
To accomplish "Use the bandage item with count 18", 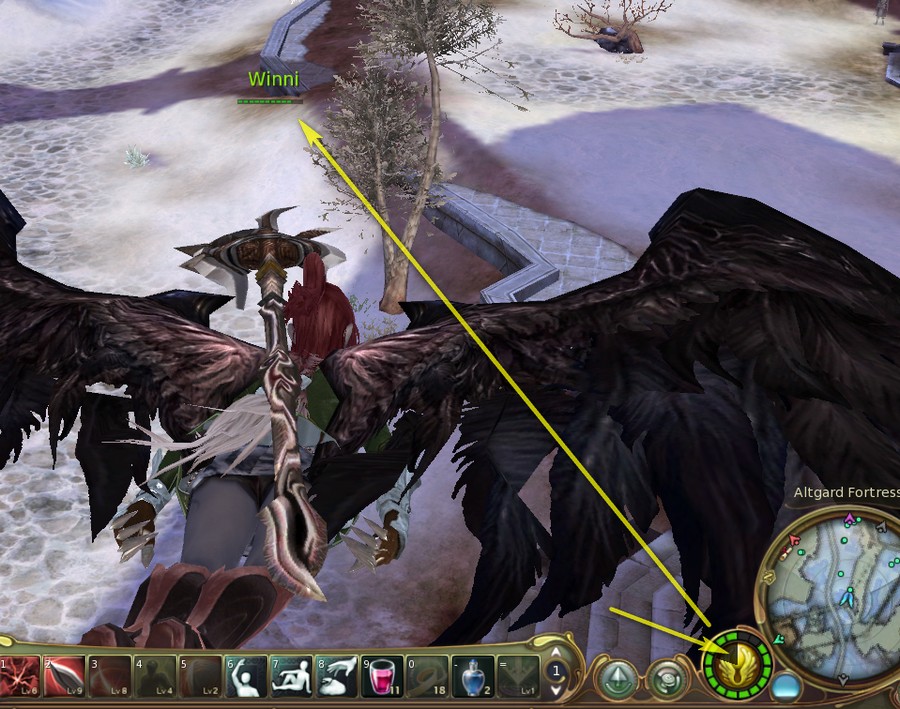I will coord(427,677).
